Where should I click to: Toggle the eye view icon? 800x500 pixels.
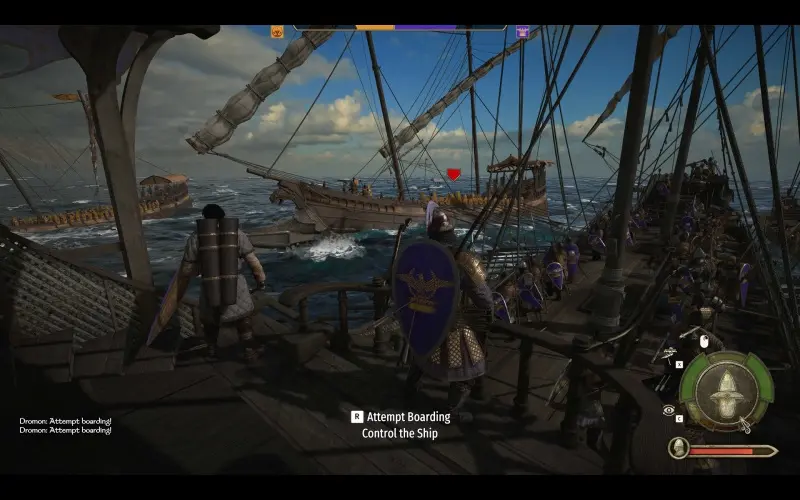[668, 410]
